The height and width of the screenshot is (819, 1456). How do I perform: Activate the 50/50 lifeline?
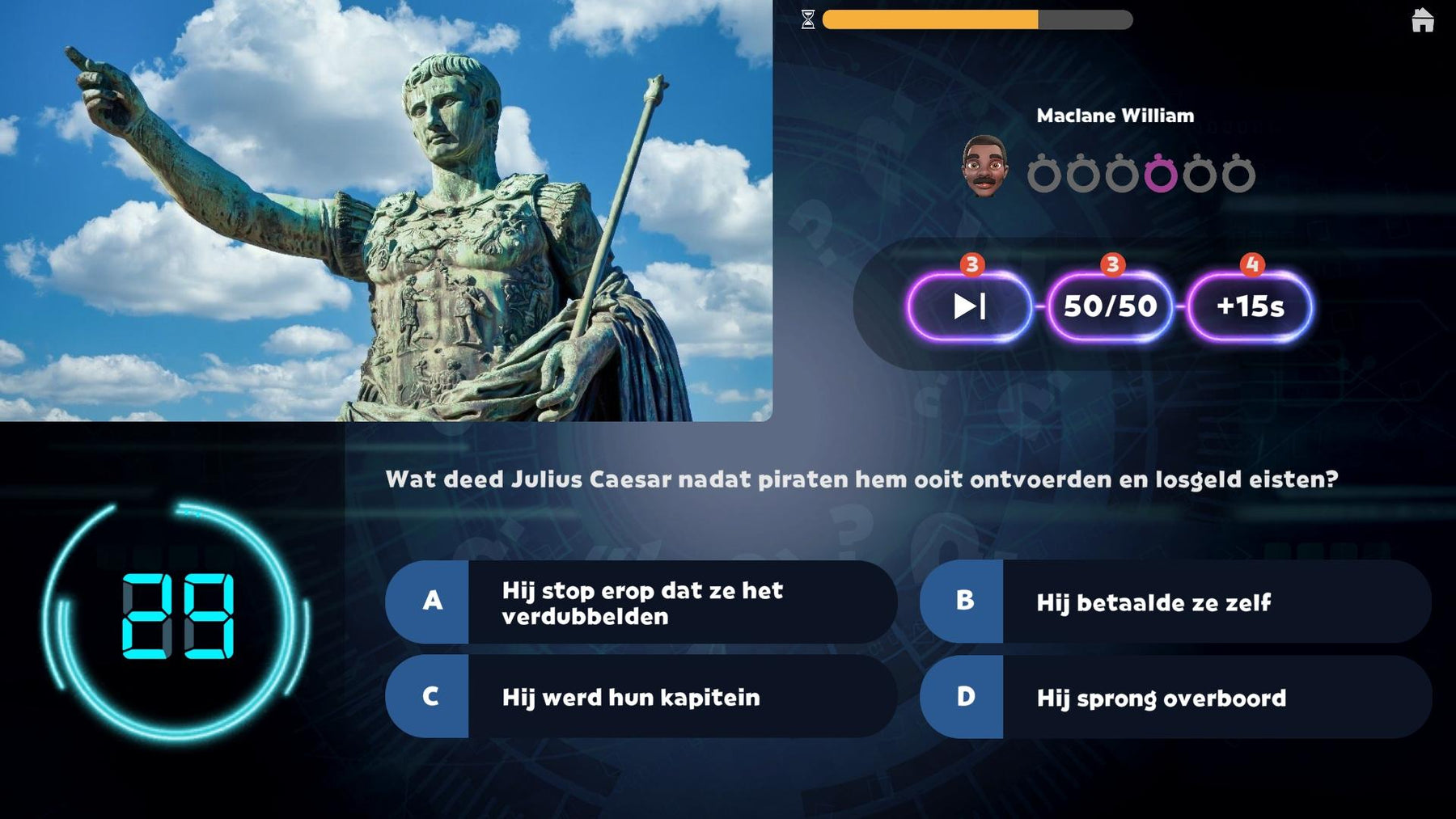coord(1110,306)
